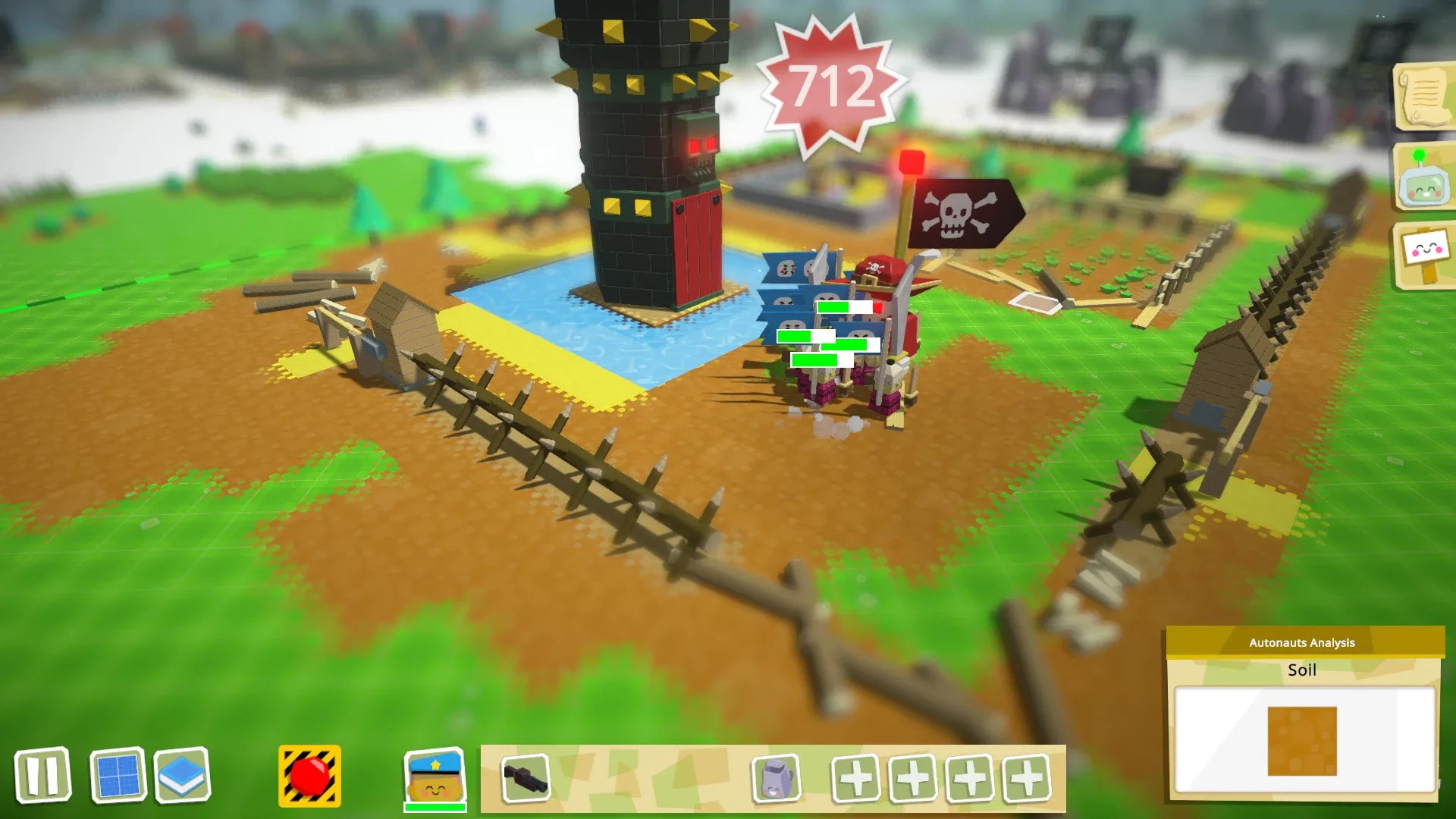Image resolution: width=1456 pixels, height=819 pixels.
Task: Click the pirate skull flag sign
Action: point(958,215)
